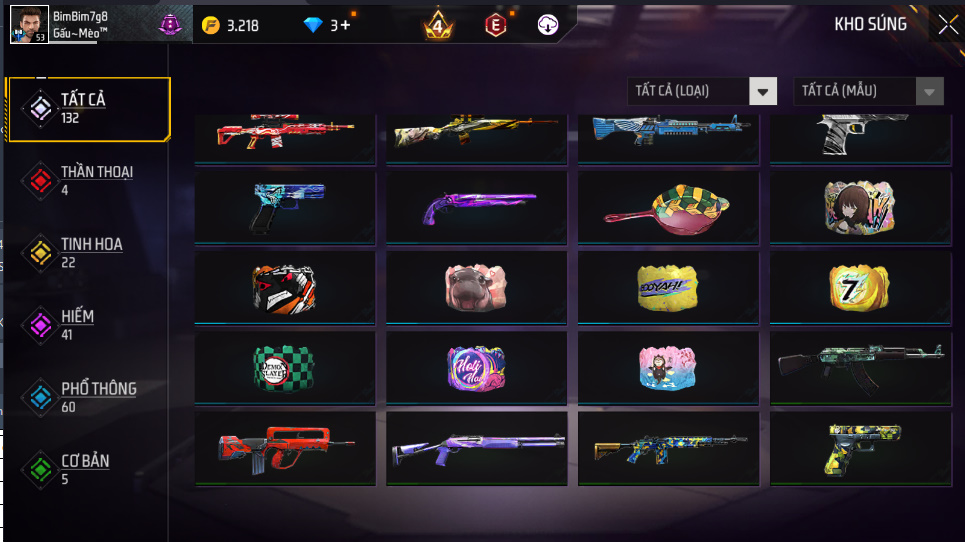
Task: Open the Tất Cả (Loại) dropdown
Action: coord(702,91)
